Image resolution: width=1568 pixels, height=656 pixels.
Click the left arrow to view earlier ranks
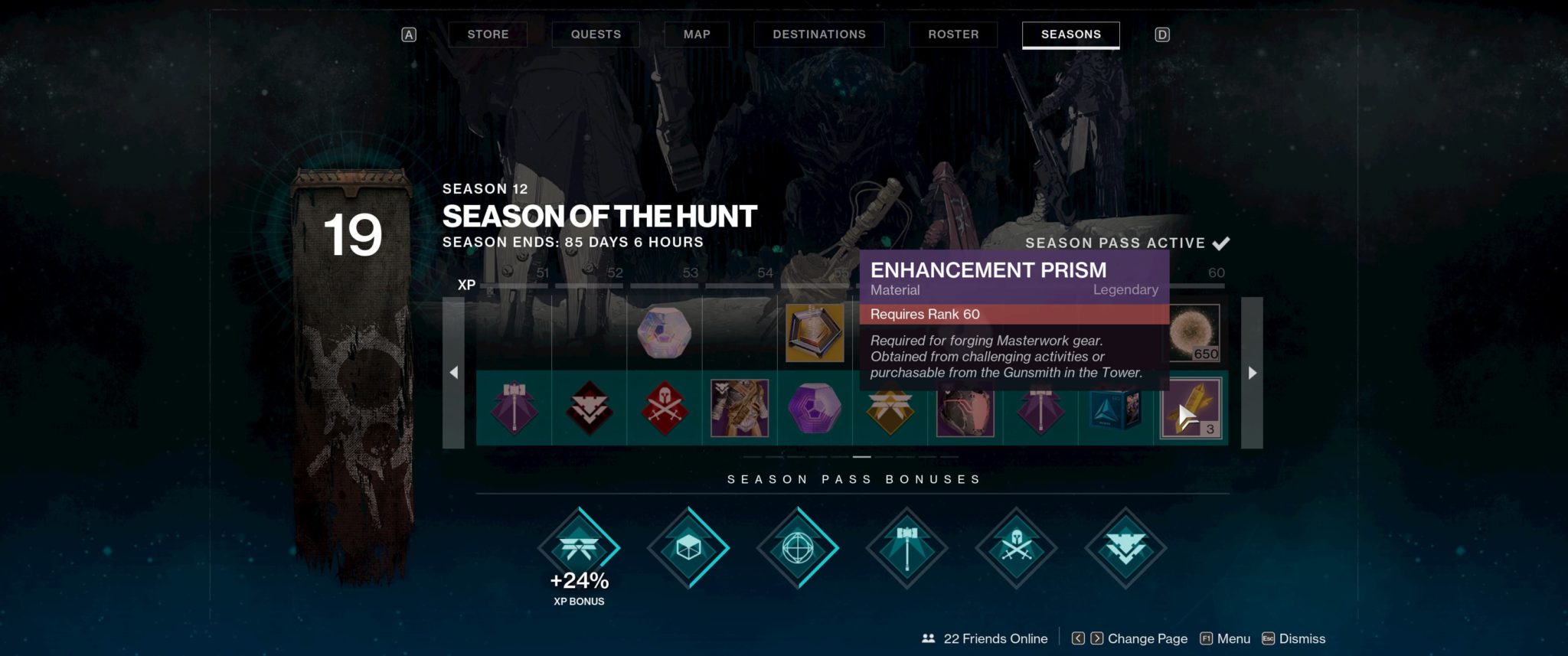(456, 372)
